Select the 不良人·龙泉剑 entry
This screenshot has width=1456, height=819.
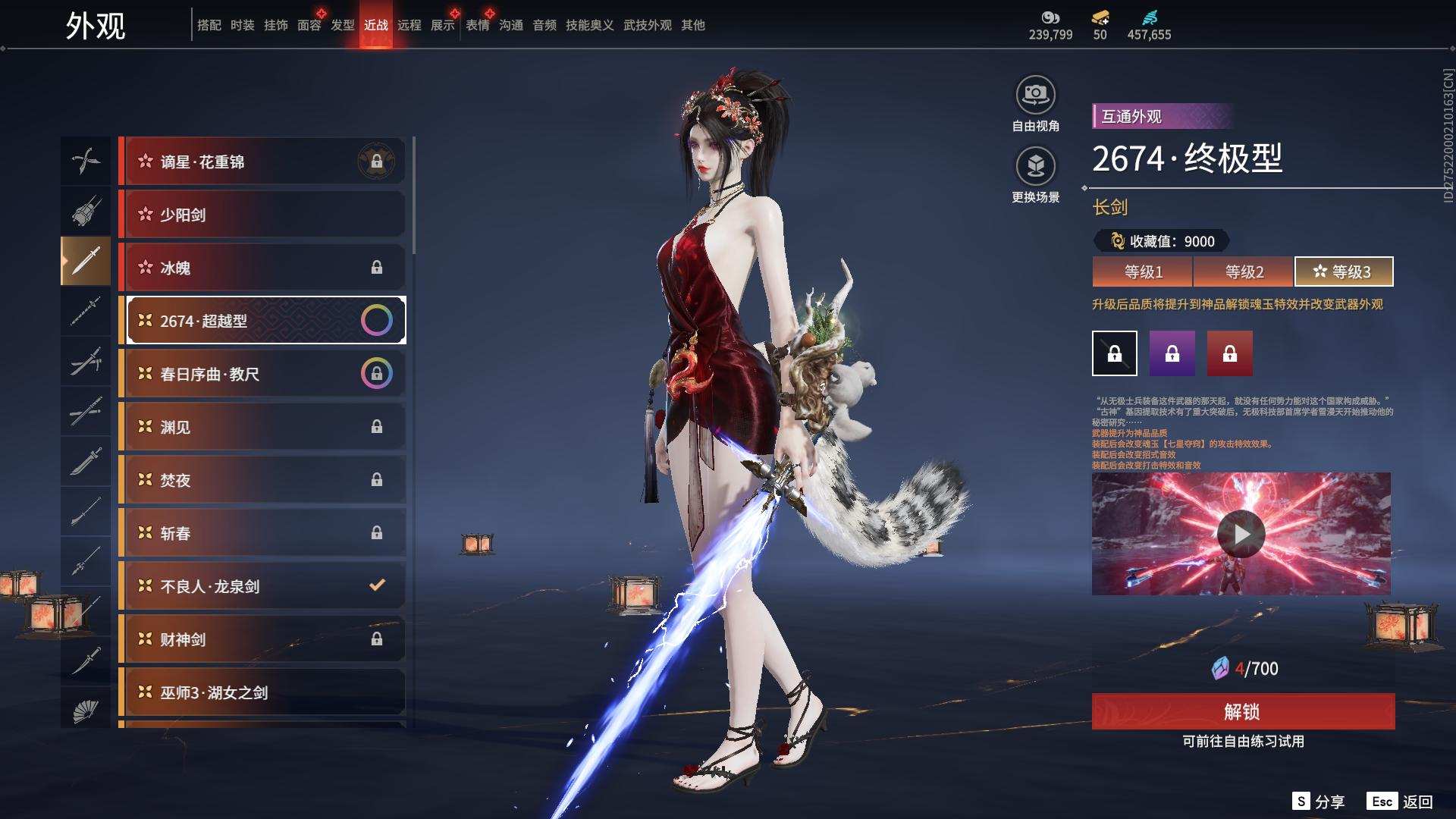pyautogui.click(x=262, y=586)
